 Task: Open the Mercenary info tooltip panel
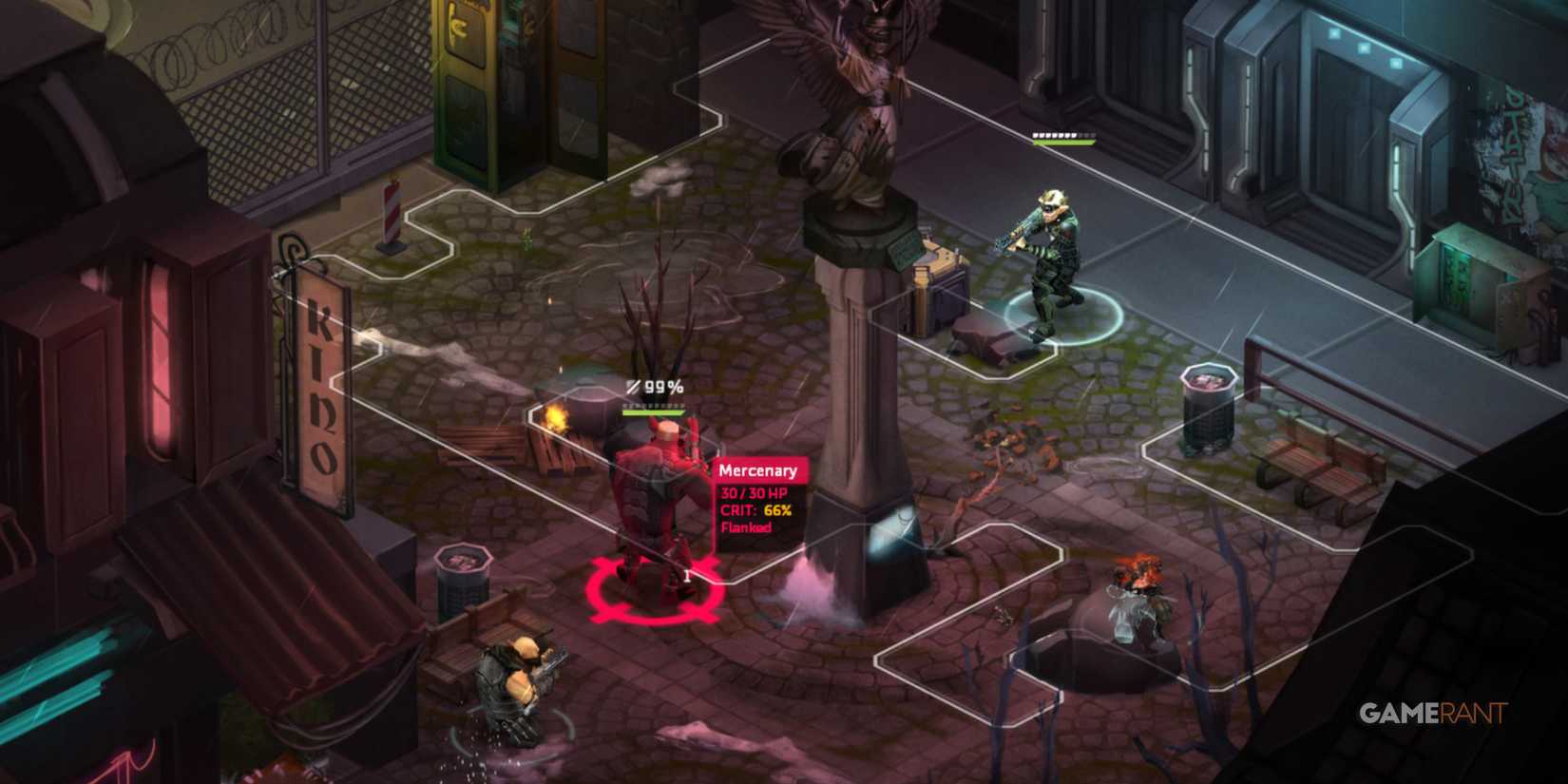[760, 494]
